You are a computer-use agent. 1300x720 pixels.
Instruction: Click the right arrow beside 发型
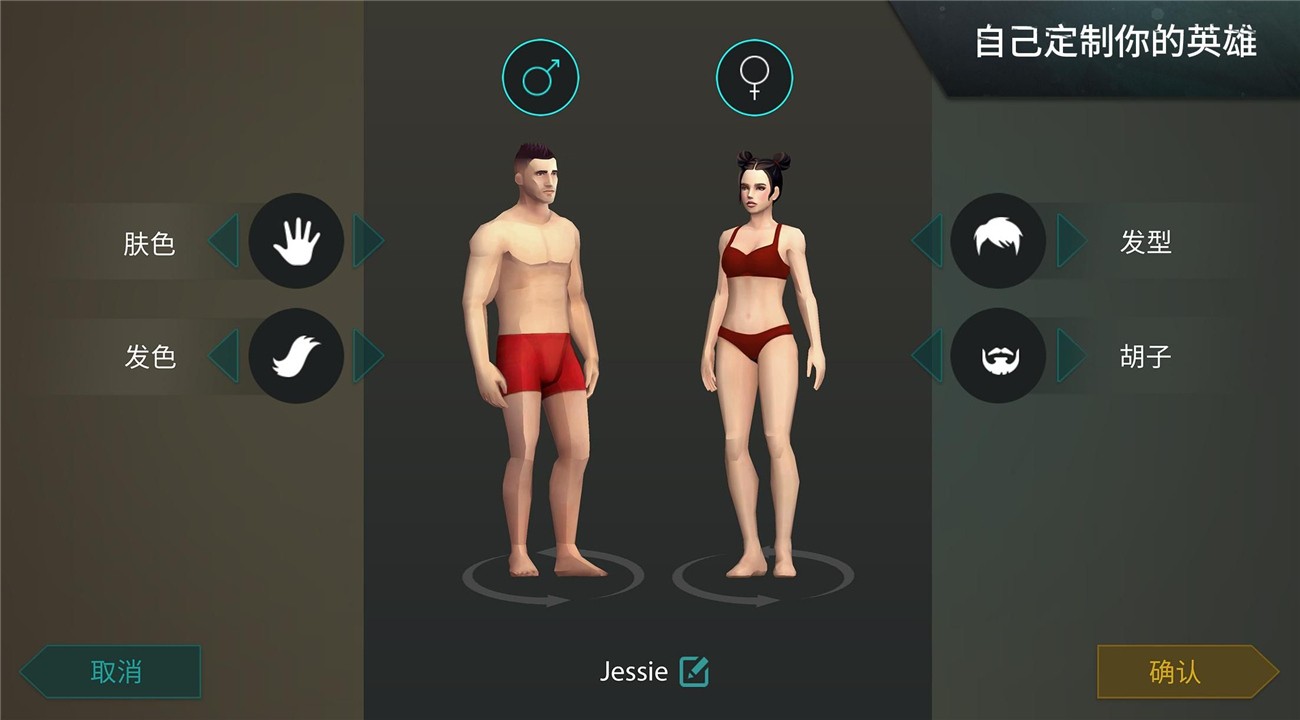tap(1072, 239)
